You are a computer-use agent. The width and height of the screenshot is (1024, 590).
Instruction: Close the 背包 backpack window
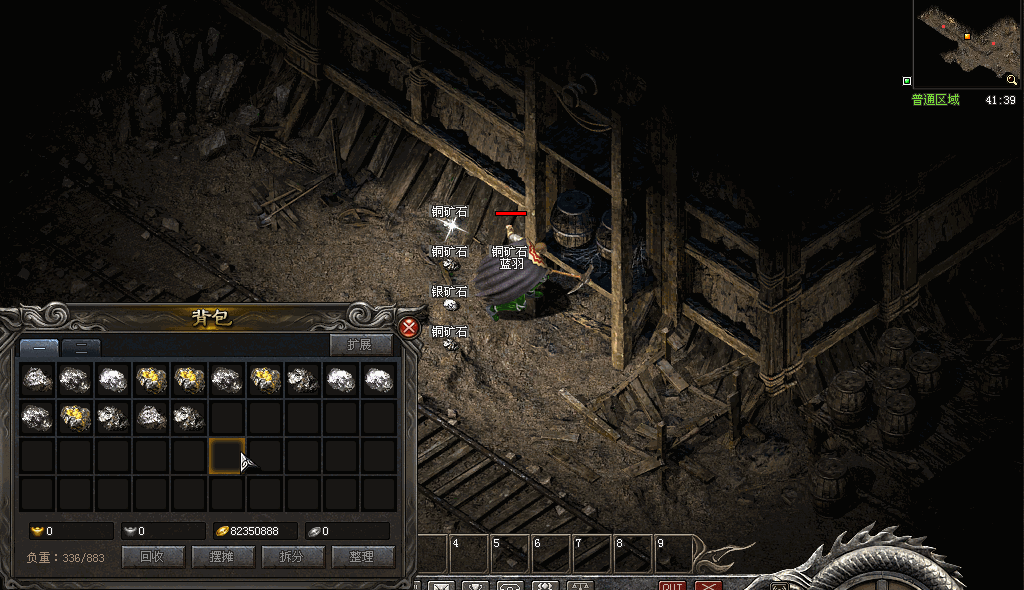tap(408, 328)
